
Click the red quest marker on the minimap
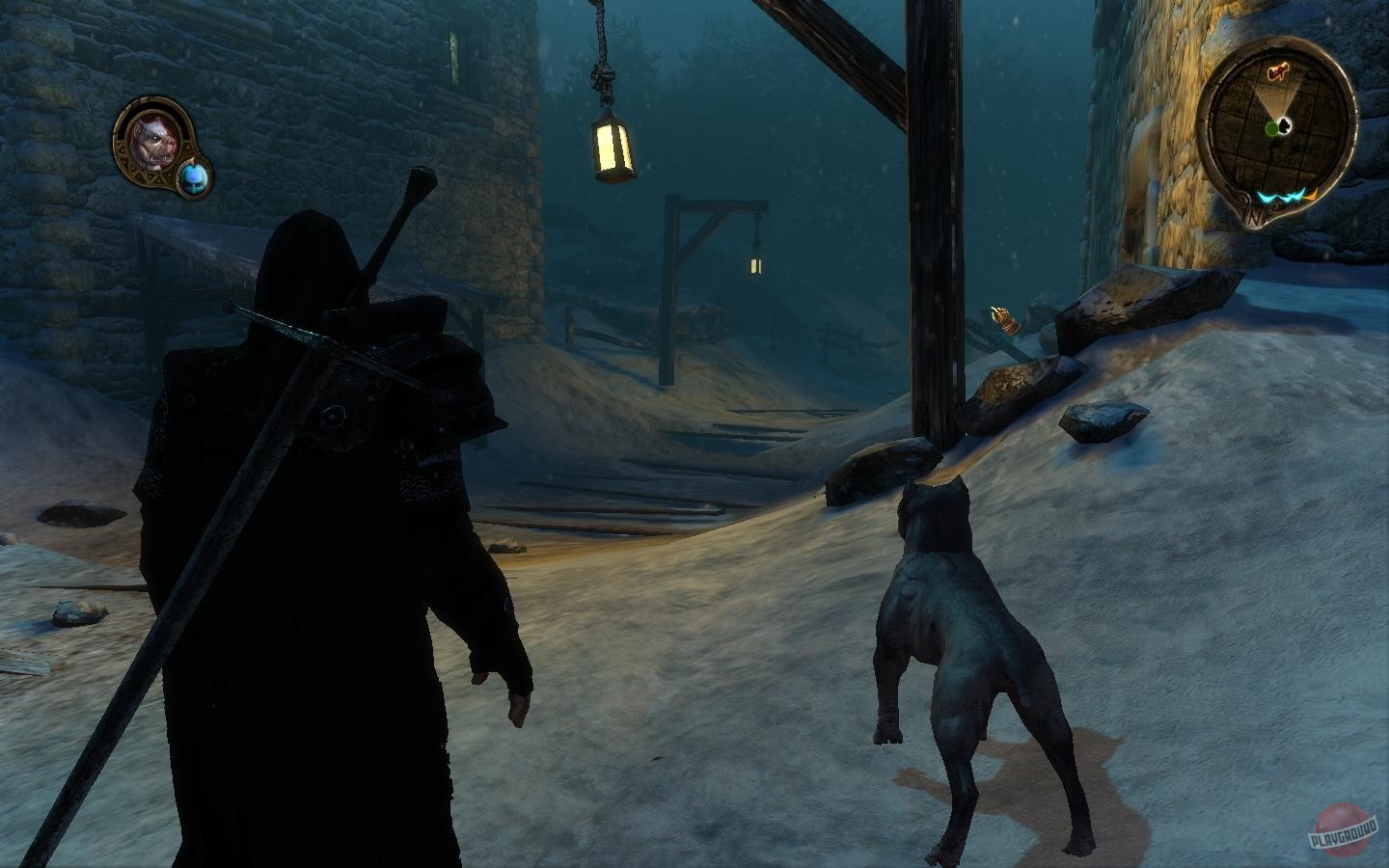click(x=1279, y=71)
